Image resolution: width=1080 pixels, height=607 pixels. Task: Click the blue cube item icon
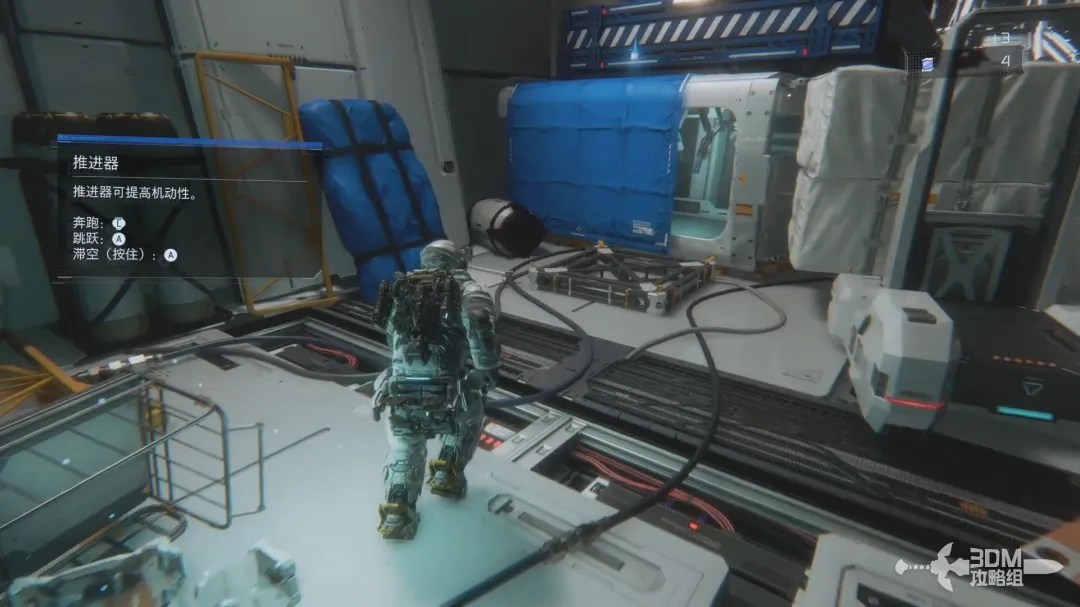tap(927, 64)
